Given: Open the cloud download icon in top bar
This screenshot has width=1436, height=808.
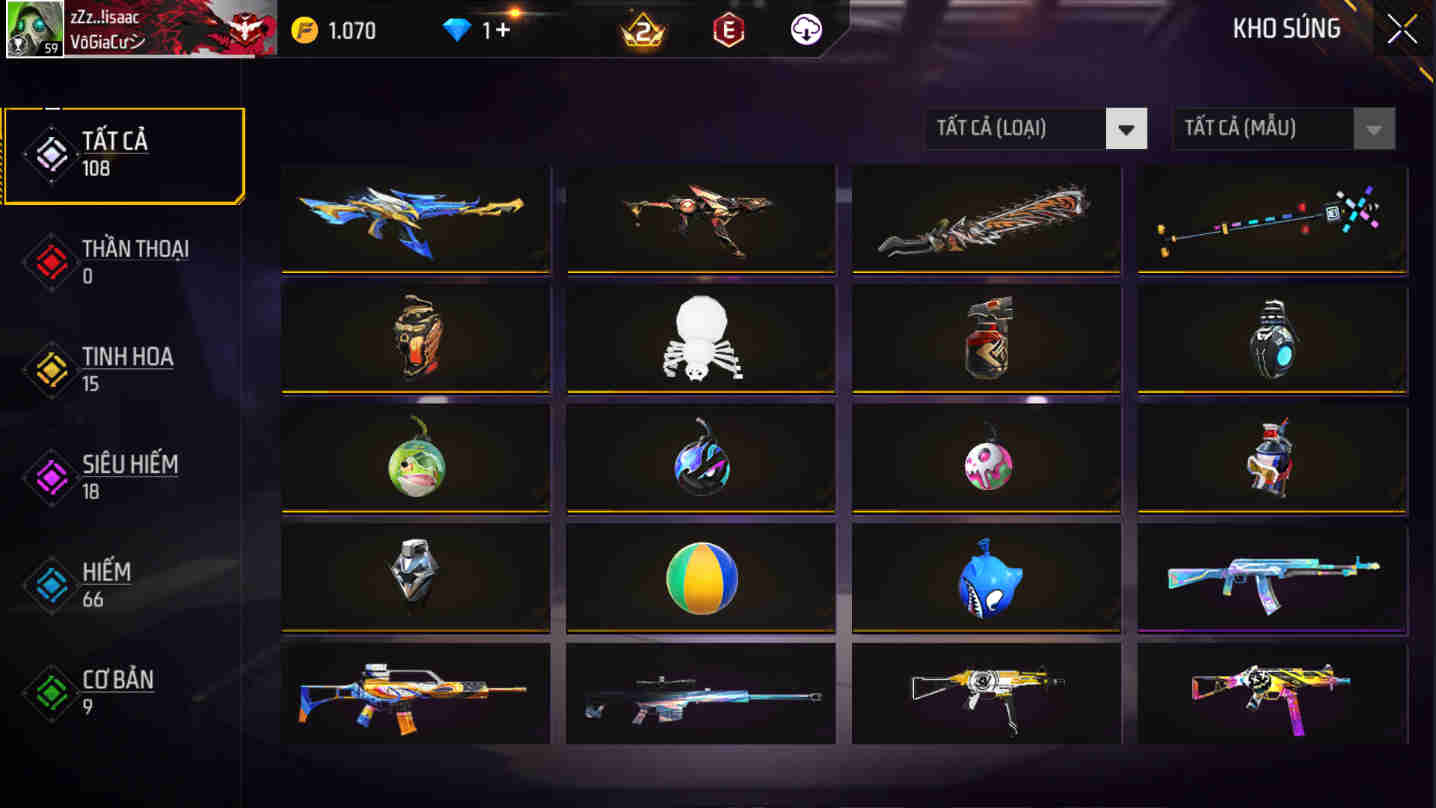Looking at the screenshot, I should (803, 29).
